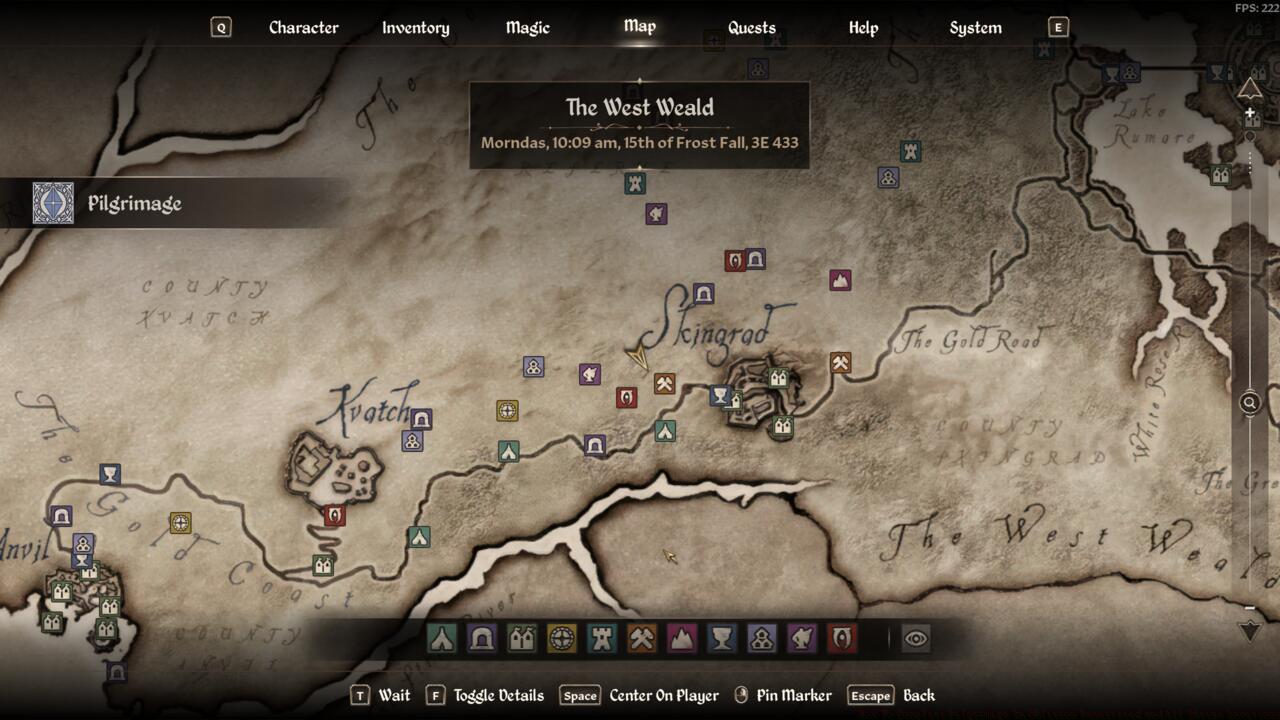The width and height of the screenshot is (1280, 720).
Task: Switch to the Inventory tab
Action: coord(414,27)
